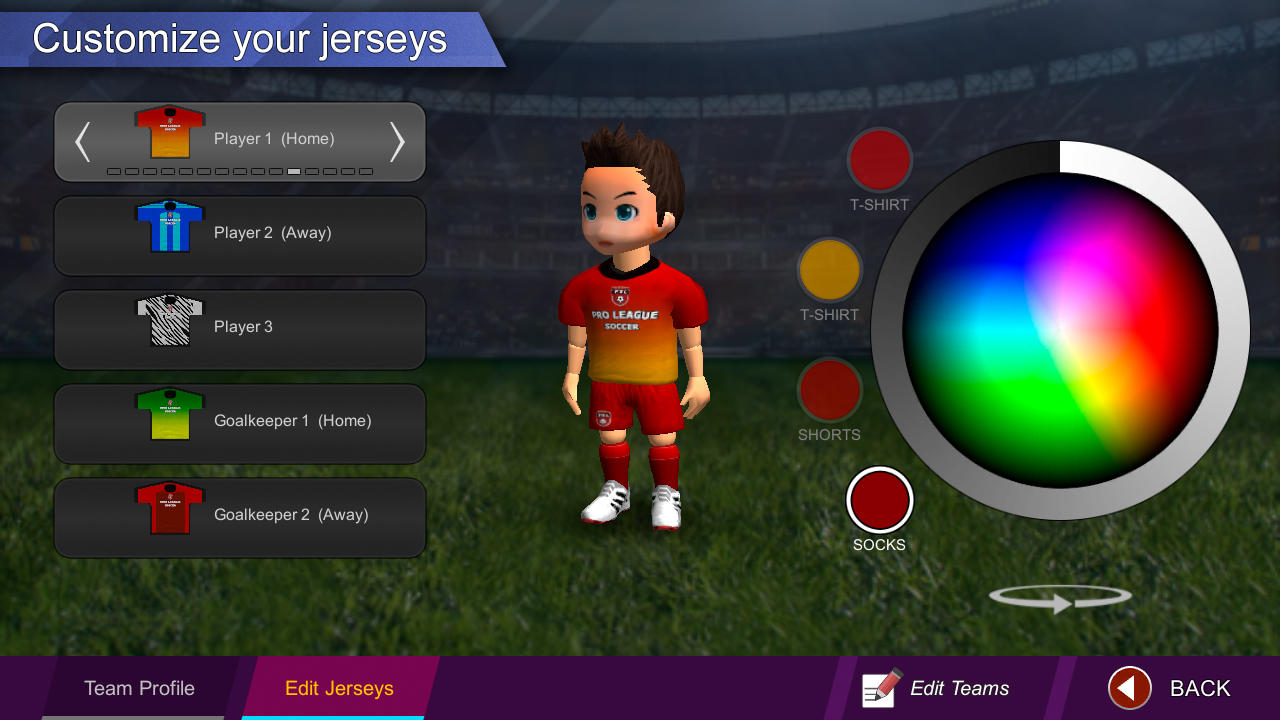Click the Player 3 zebra-striped jersey icon

[x=167, y=322]
